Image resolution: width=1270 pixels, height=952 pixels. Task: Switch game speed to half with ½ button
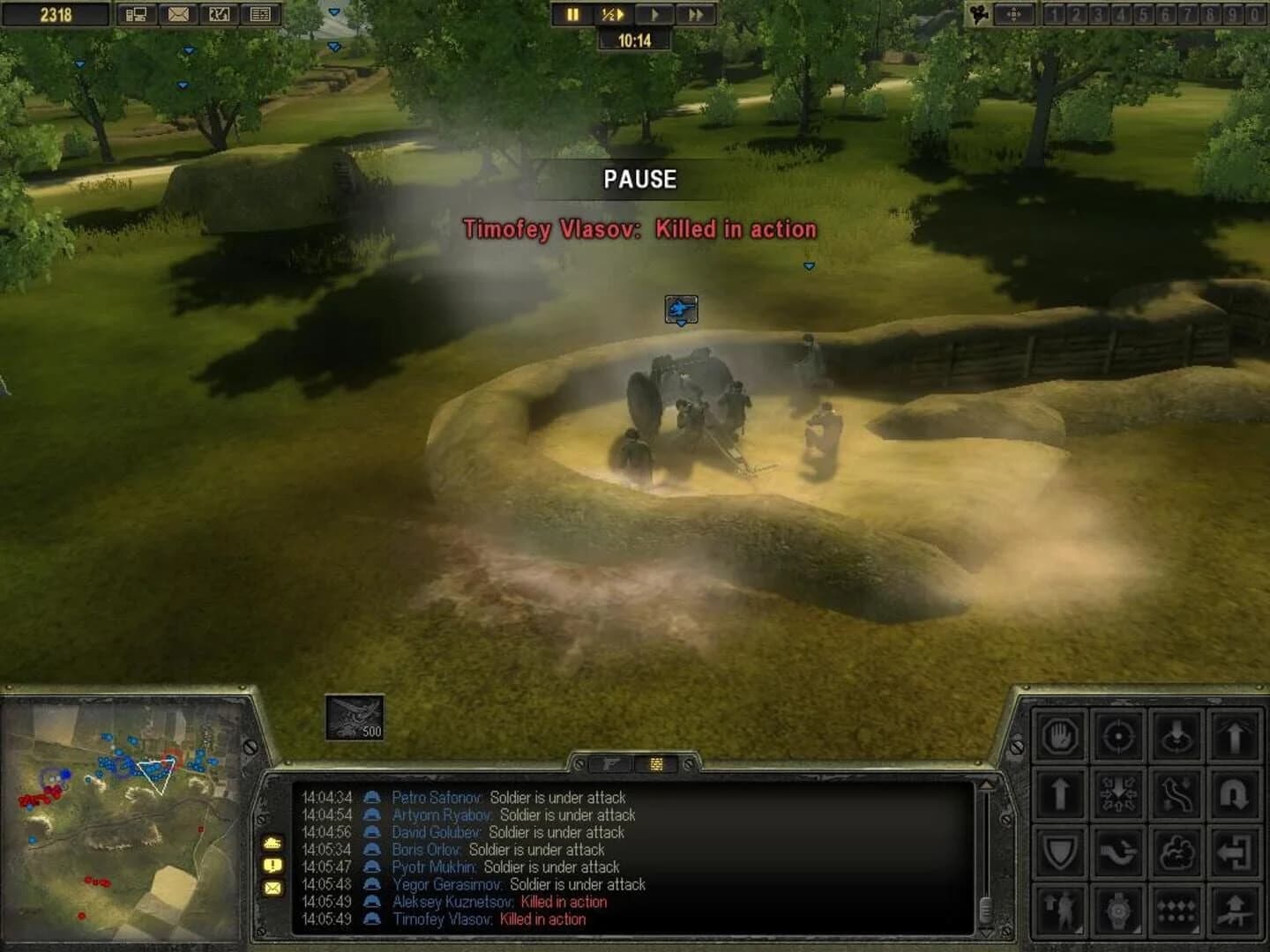click(x=613, y=14)
